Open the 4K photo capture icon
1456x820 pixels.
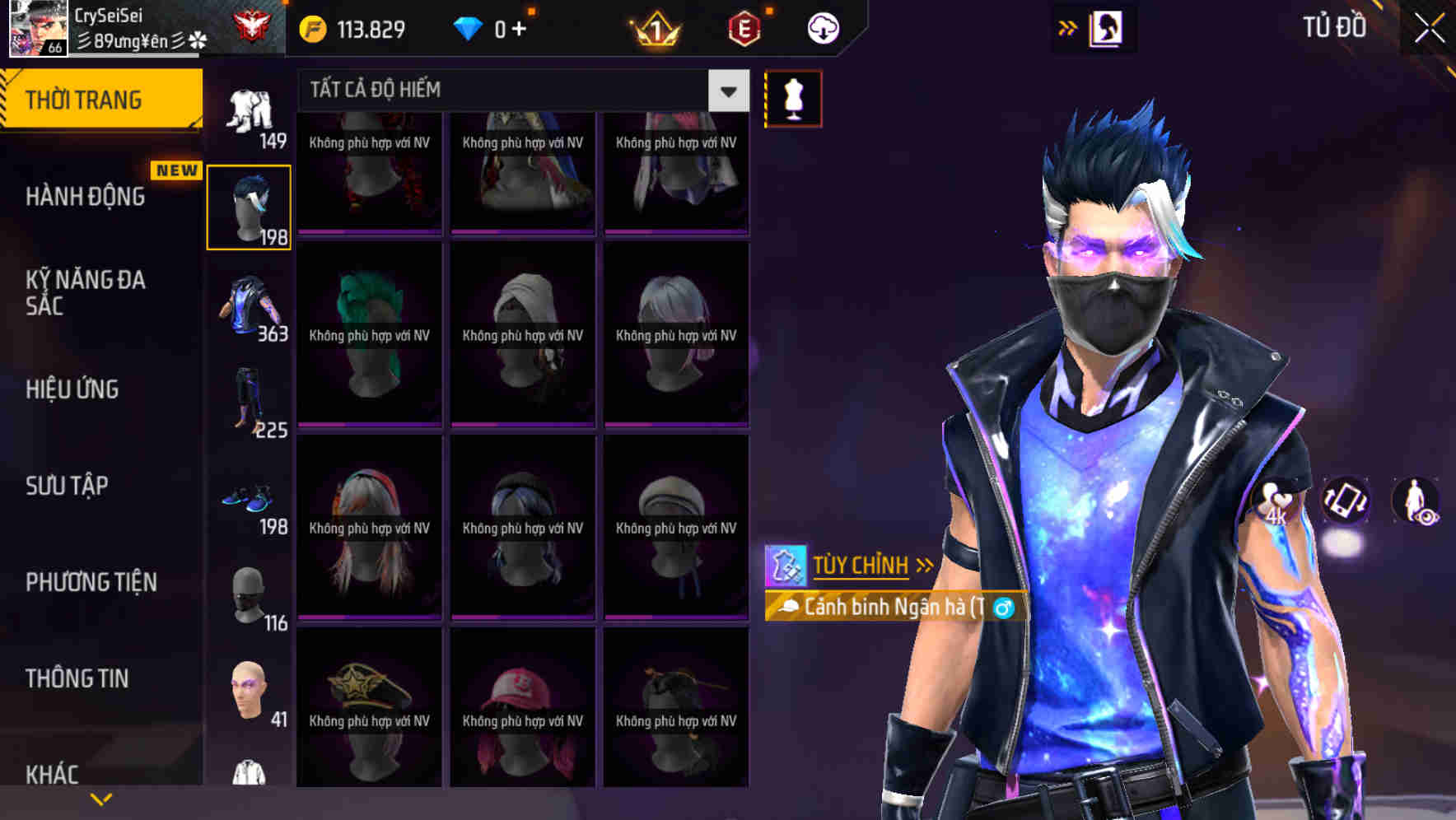coord(1276,502)
